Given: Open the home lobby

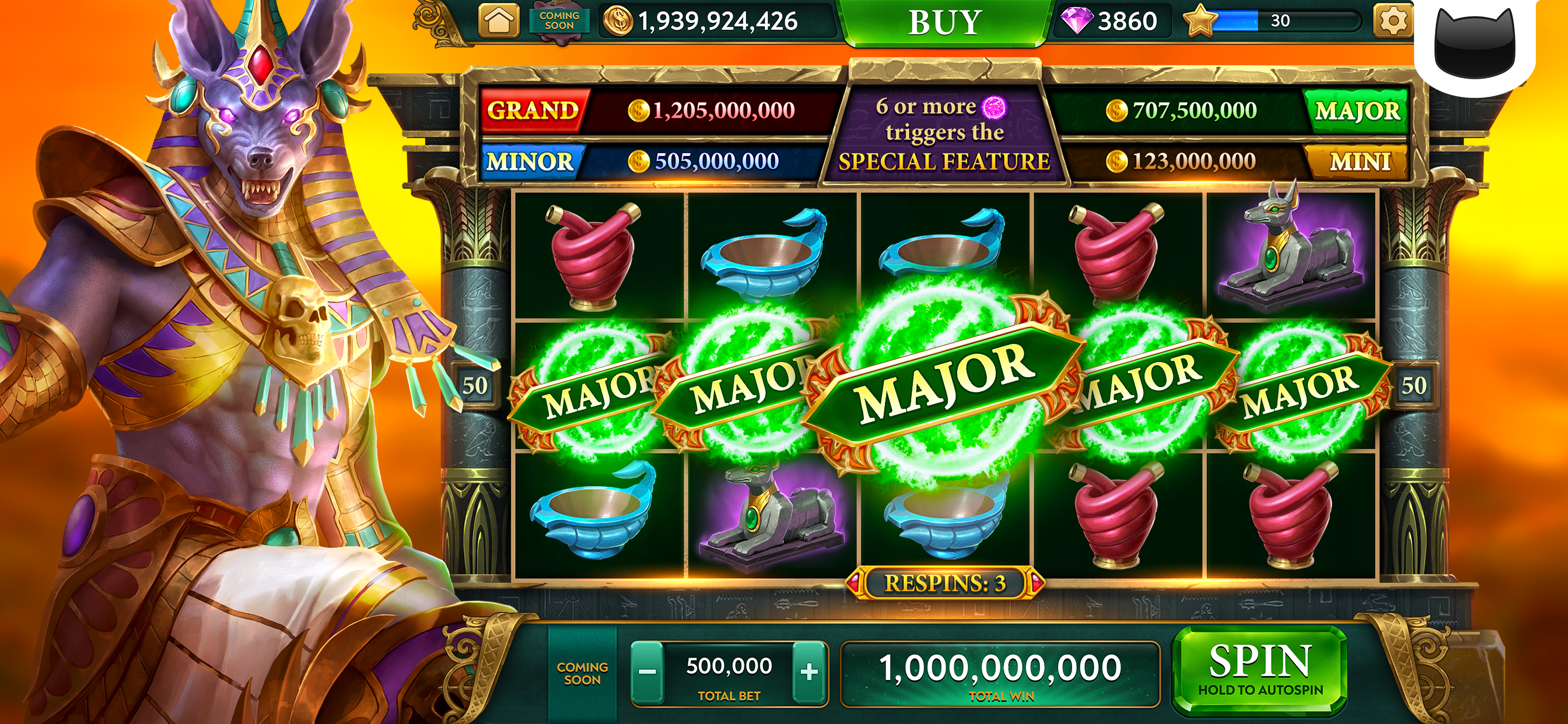Looking at the screenshot, I should 499,22.
